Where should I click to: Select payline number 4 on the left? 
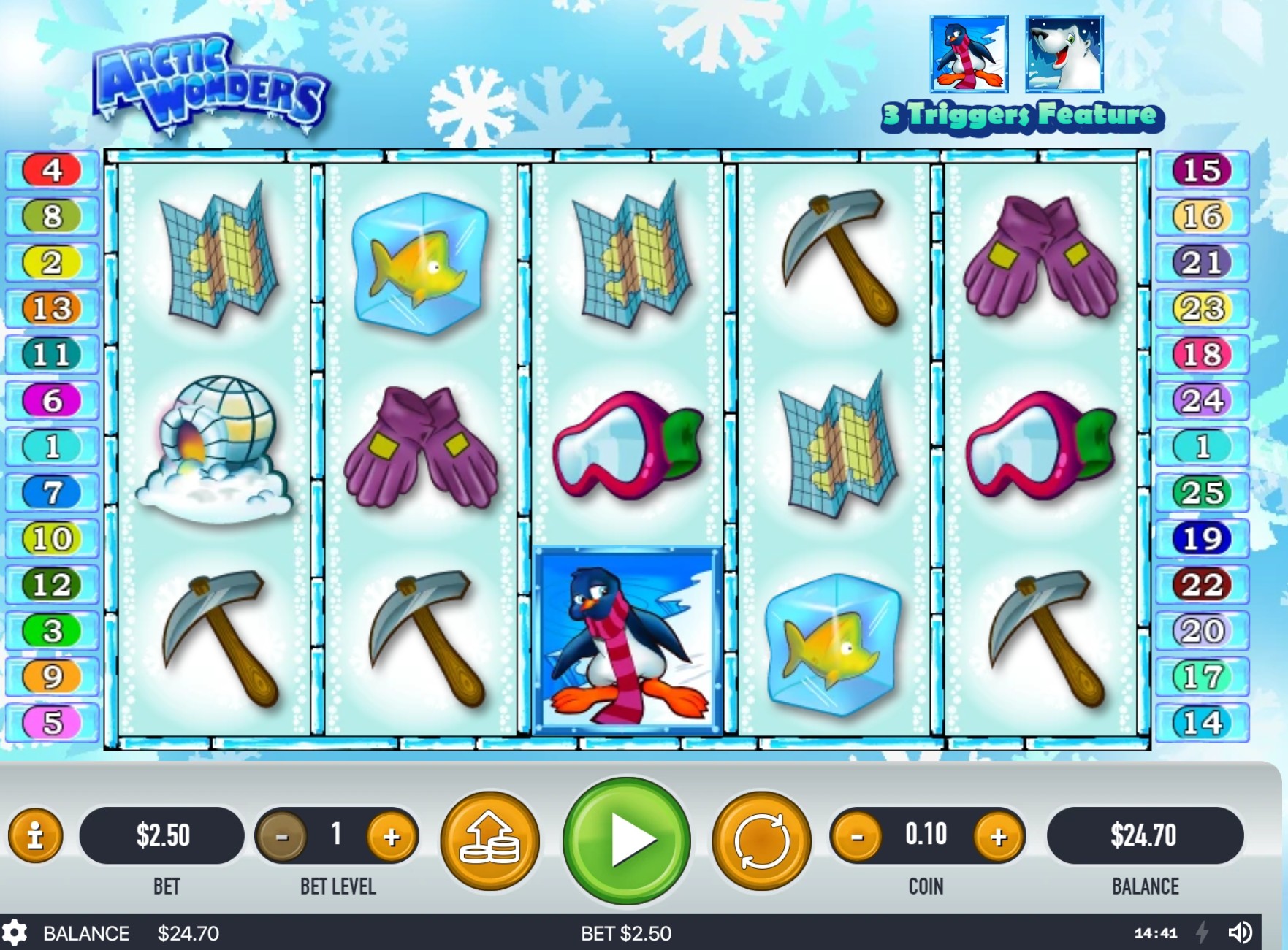click(x=51, y=169)
